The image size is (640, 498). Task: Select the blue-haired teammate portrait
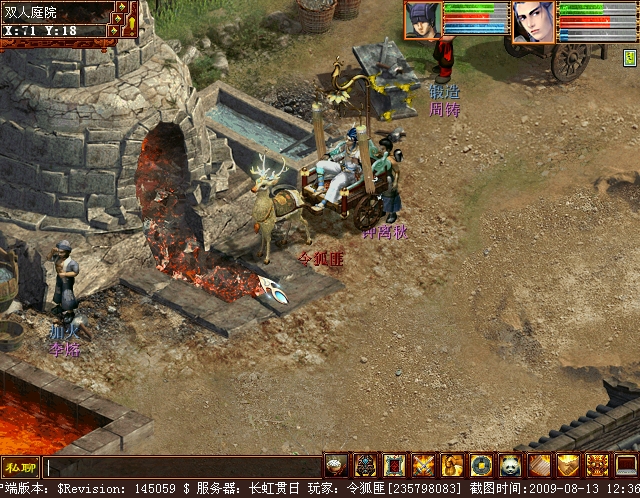click(x=534, y=21)
